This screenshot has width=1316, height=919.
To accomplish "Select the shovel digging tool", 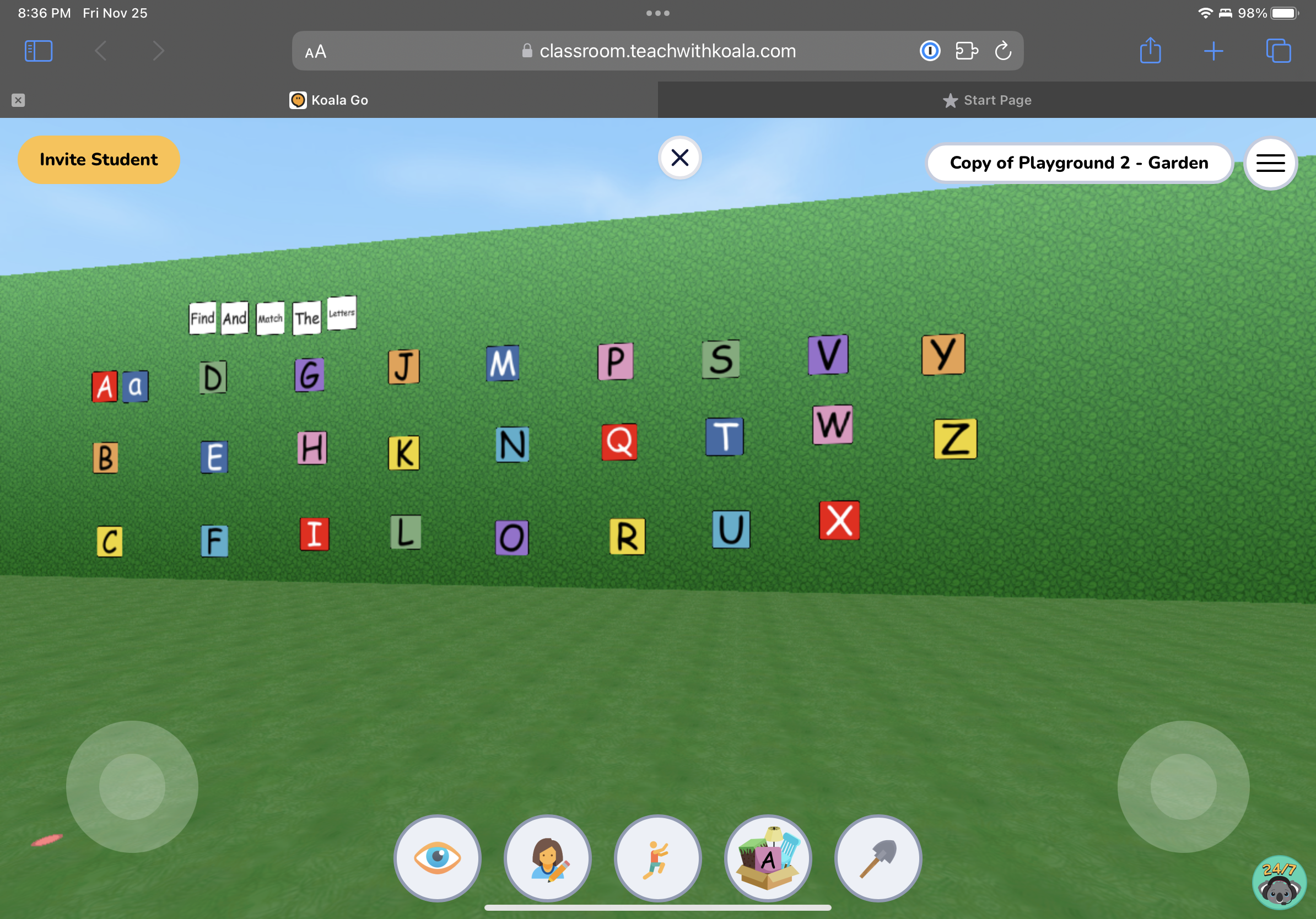I will point(877,858).
